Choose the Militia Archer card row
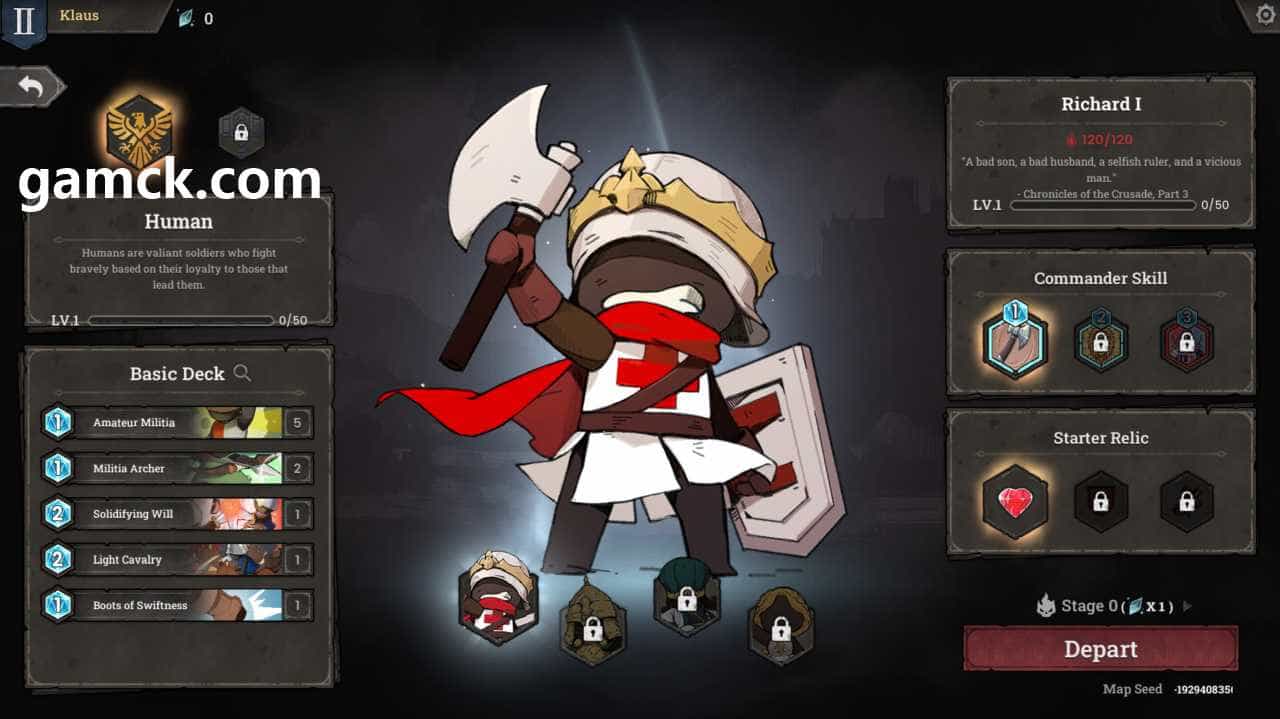This screenshot has height=719, width=1280. (176, 468)
